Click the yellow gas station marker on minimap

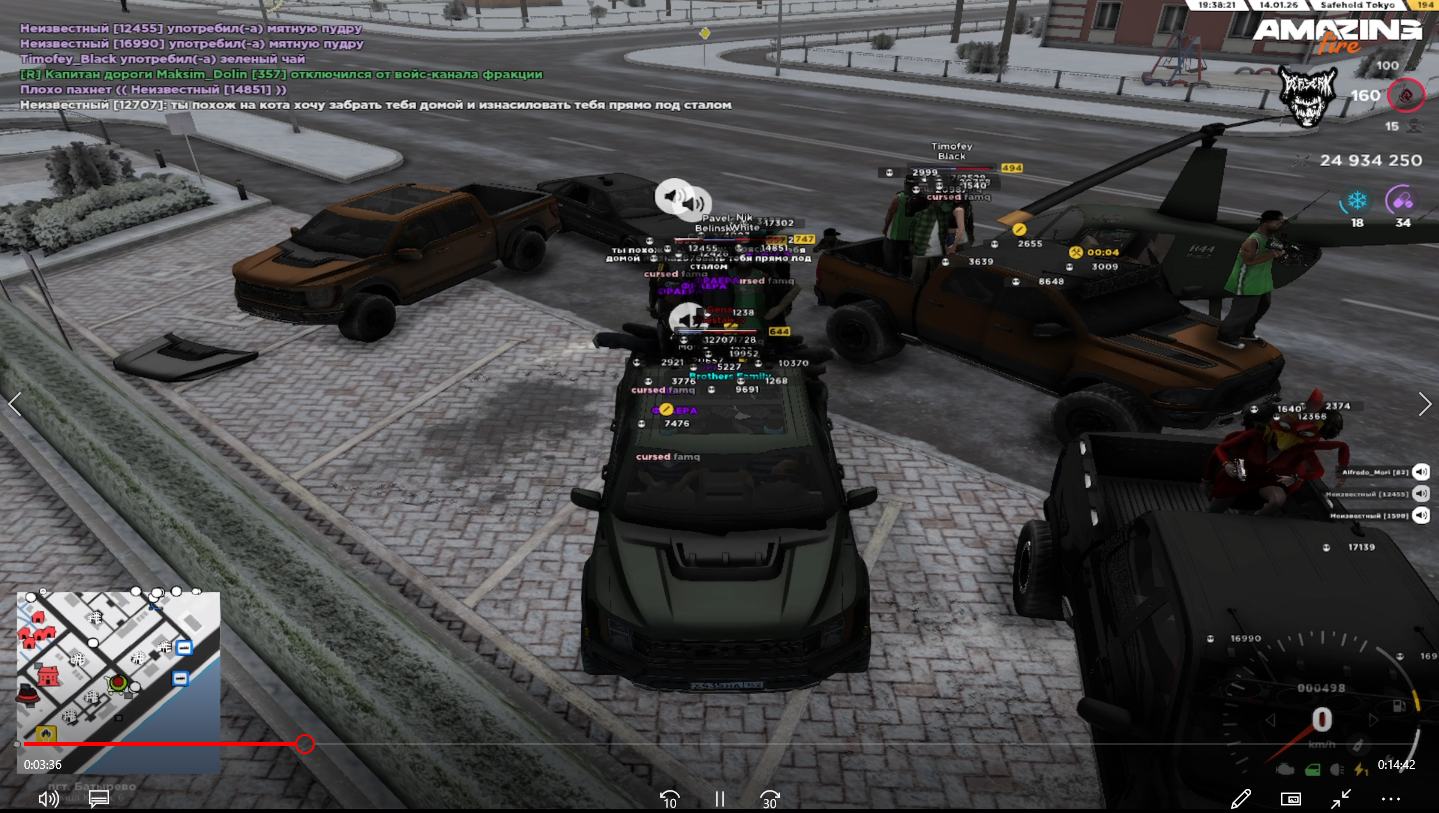[x=46, y=735]
